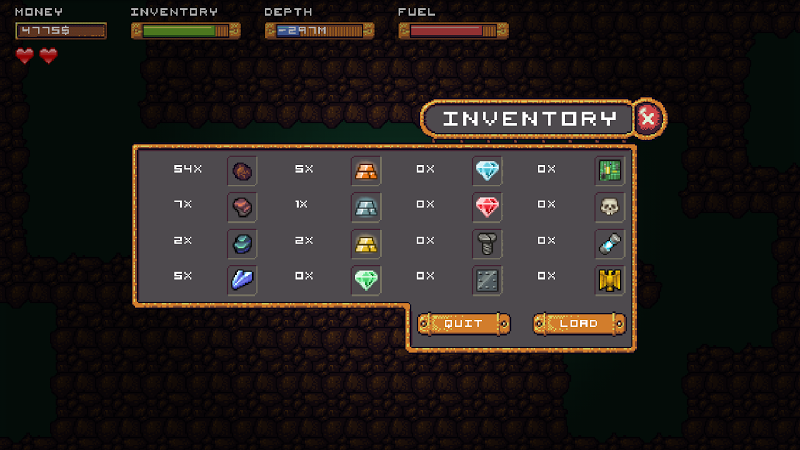Load a saved game with the Load button

click(x=579, y=324)
